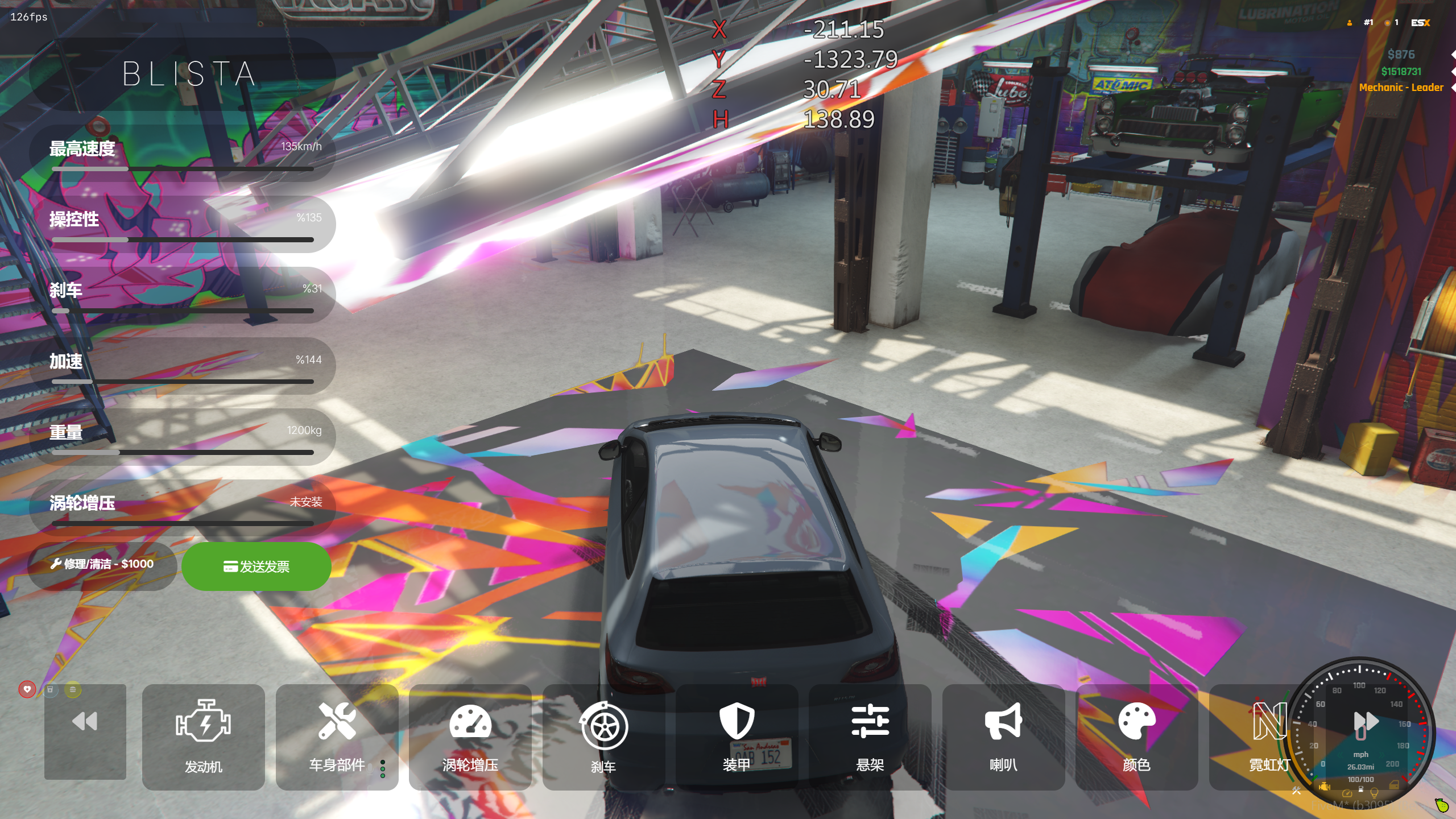Open the 装甲 armor category
The image size is (1456, 819).
click(x=737, y=737)
